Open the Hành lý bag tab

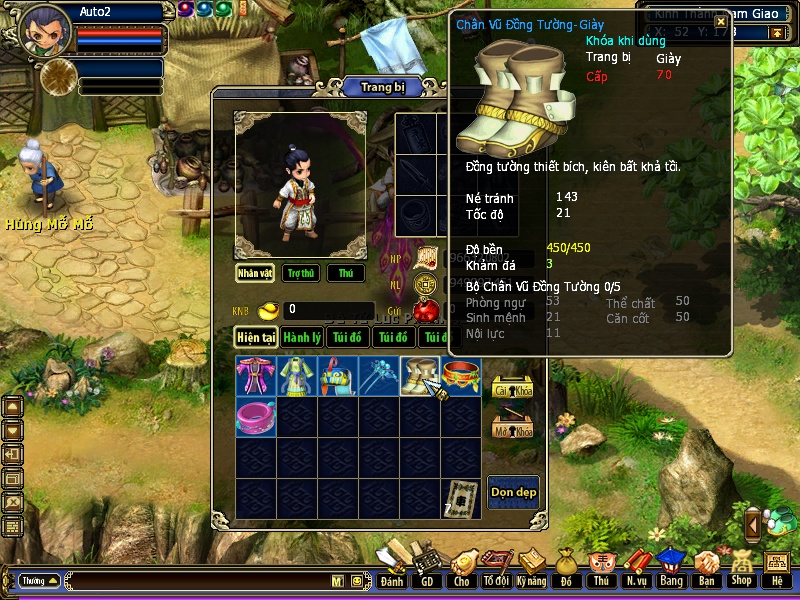point(301,338)
